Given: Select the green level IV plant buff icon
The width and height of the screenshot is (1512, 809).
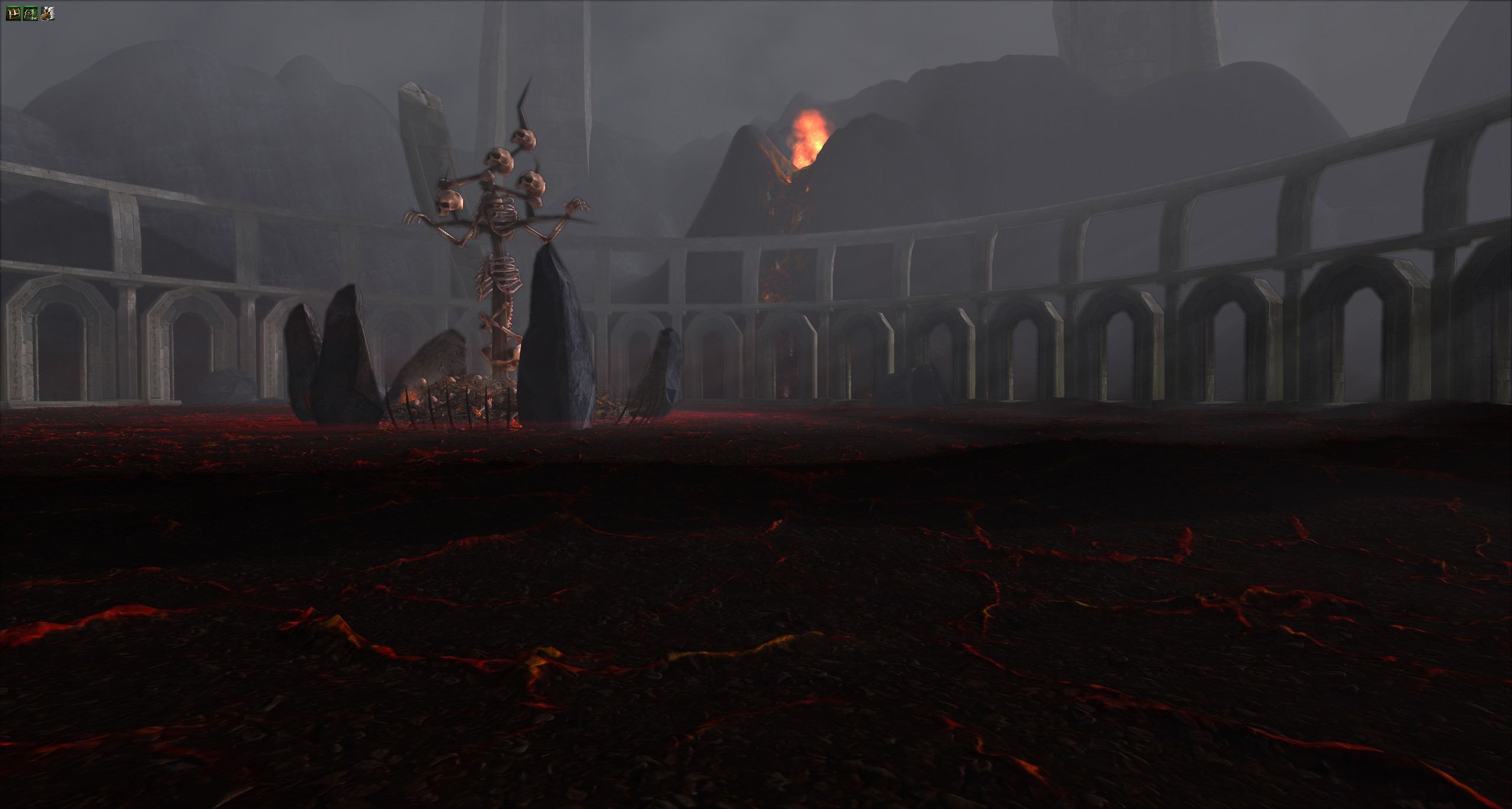Looking at the screenshot, I should pos(30,12).
